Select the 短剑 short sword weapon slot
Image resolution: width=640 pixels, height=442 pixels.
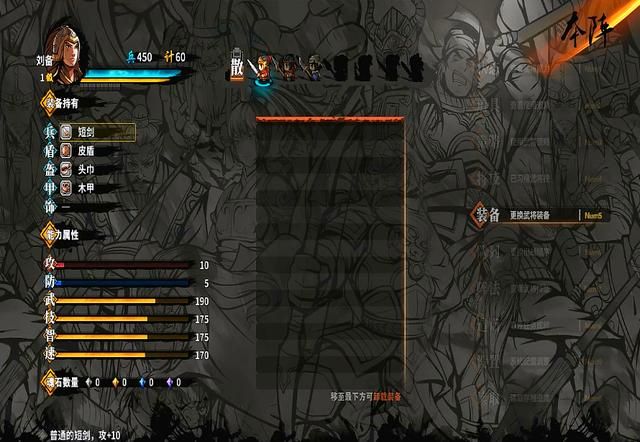(97, 132)
